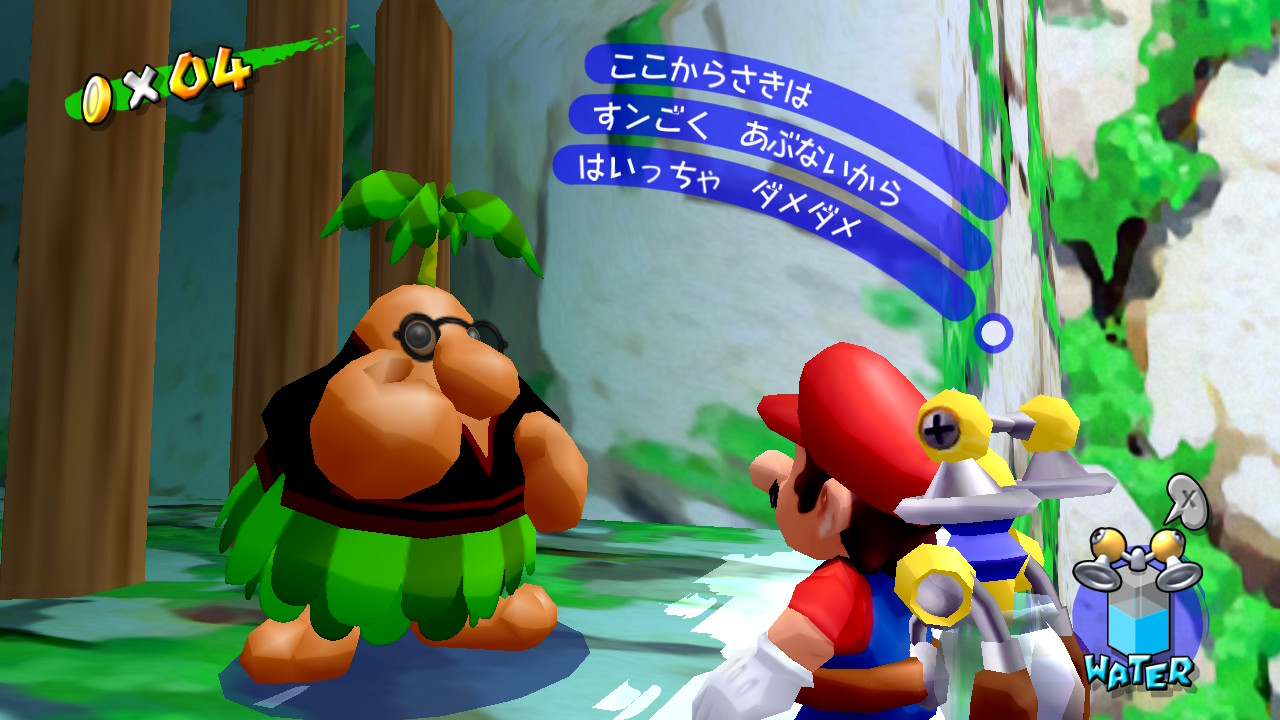
Task: Advance the dialogue with the blue ring indicator
Action: tap(993, 333)
